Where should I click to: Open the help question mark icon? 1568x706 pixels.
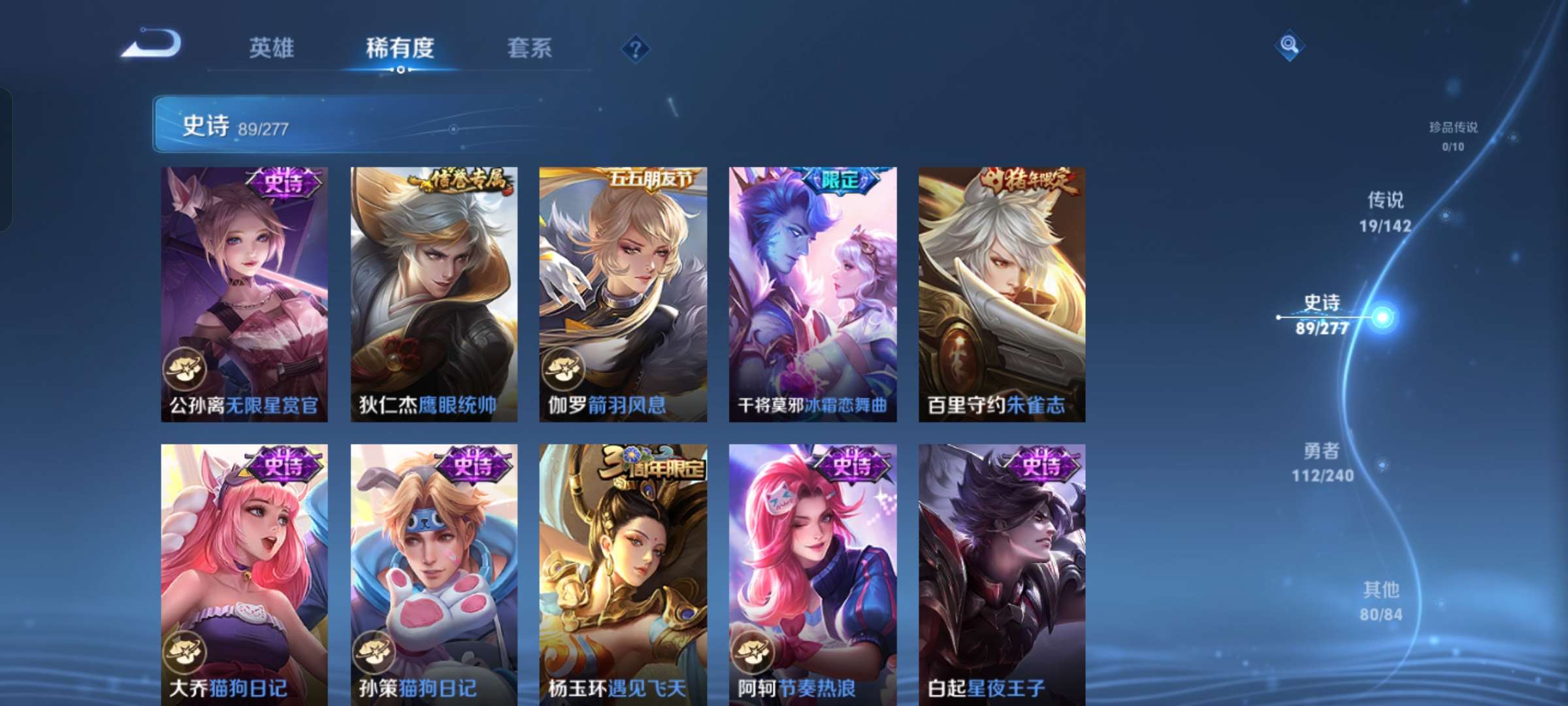(x=638, y=48)
